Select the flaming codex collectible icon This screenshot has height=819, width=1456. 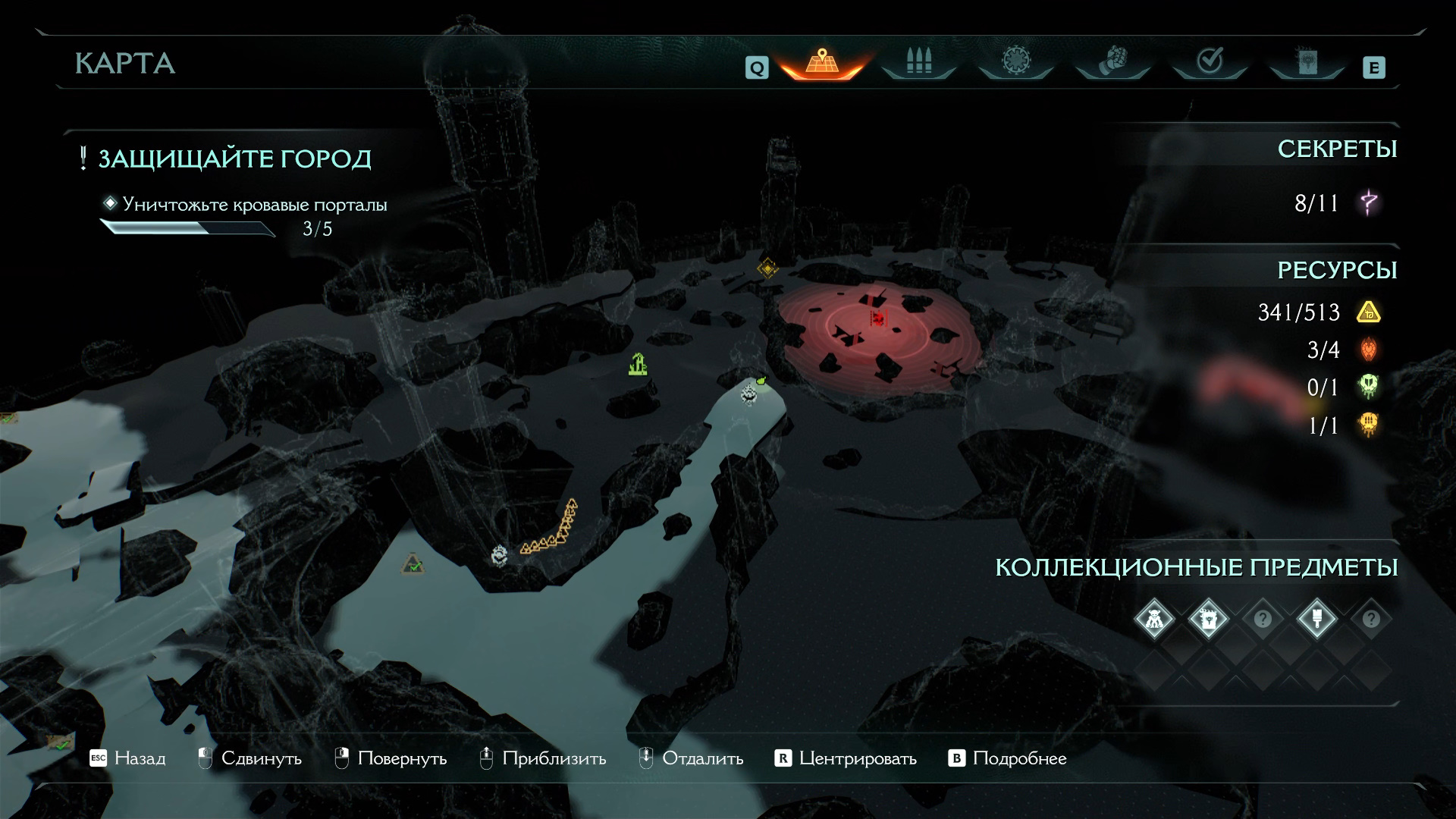tap(1208, 619)
